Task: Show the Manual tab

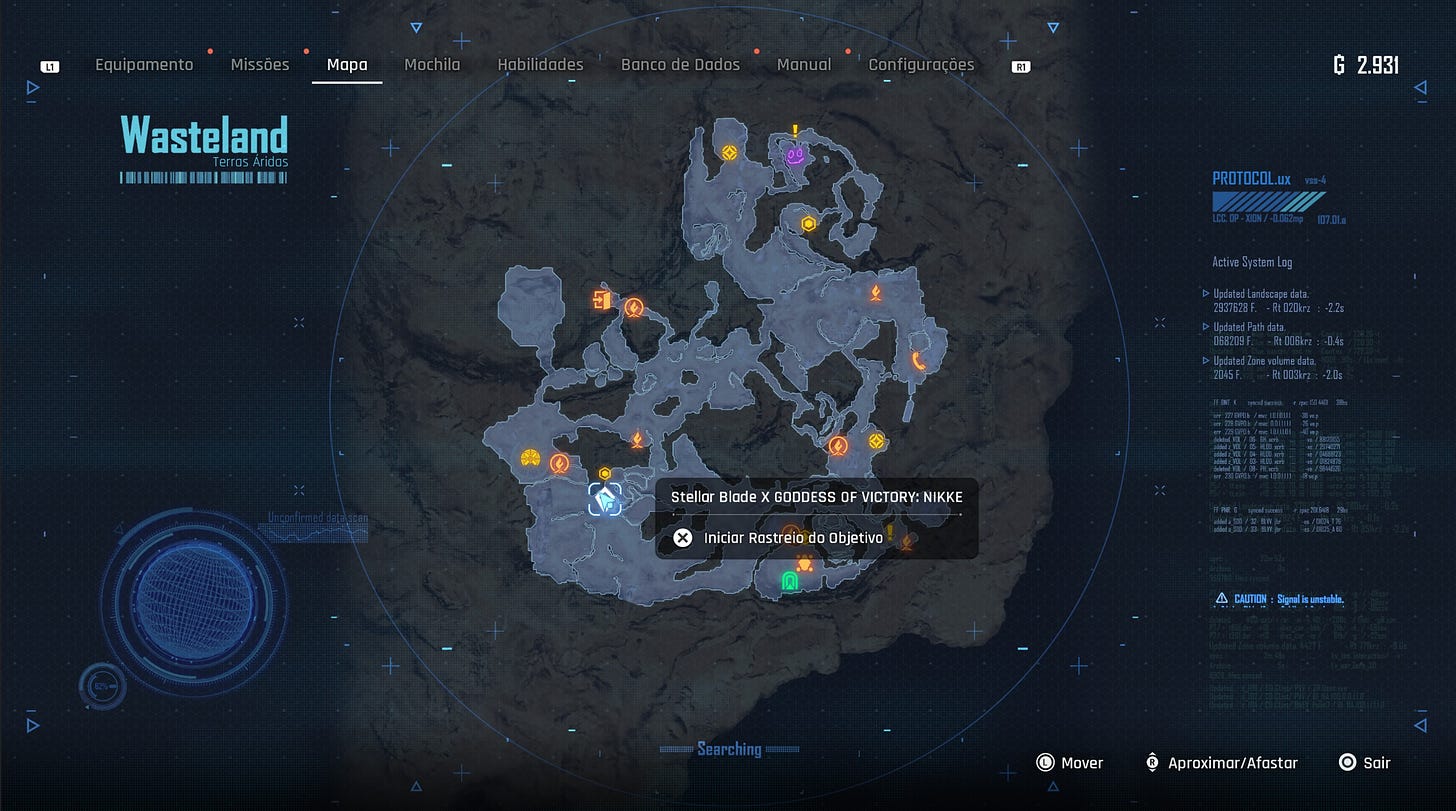Action: [x=804, y=65]
